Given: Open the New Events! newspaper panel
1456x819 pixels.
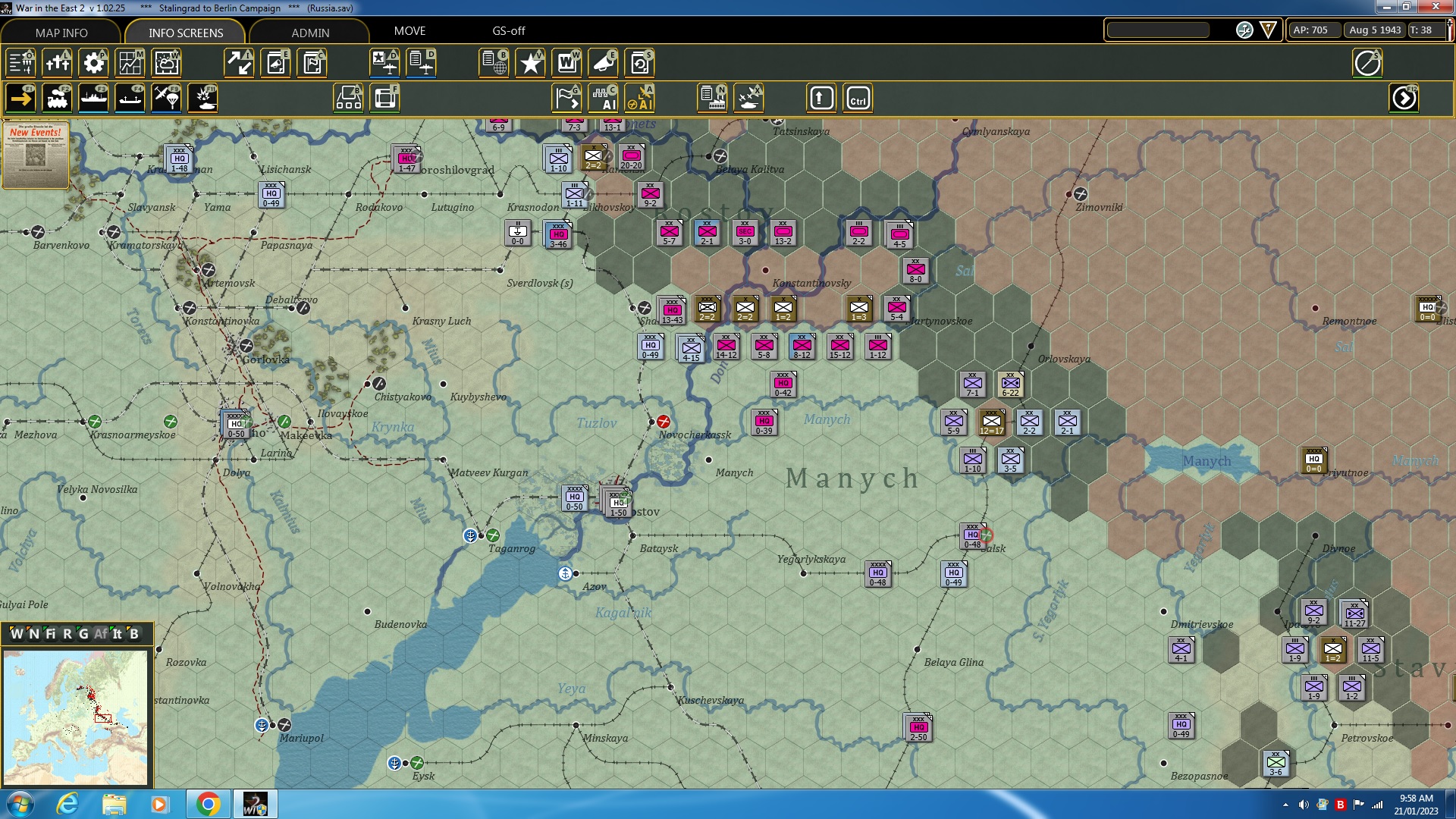Looking at the screenshot, I should [35, 155].
